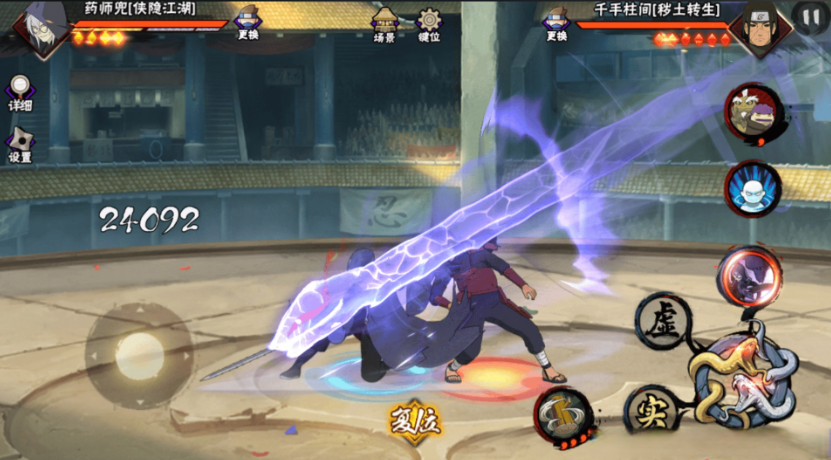This screenshot has width=831, height=460.
Task: Tap 更换 beside the 千手柱间 opponent name
Action: pyautogui.click(x=557, y=23)
